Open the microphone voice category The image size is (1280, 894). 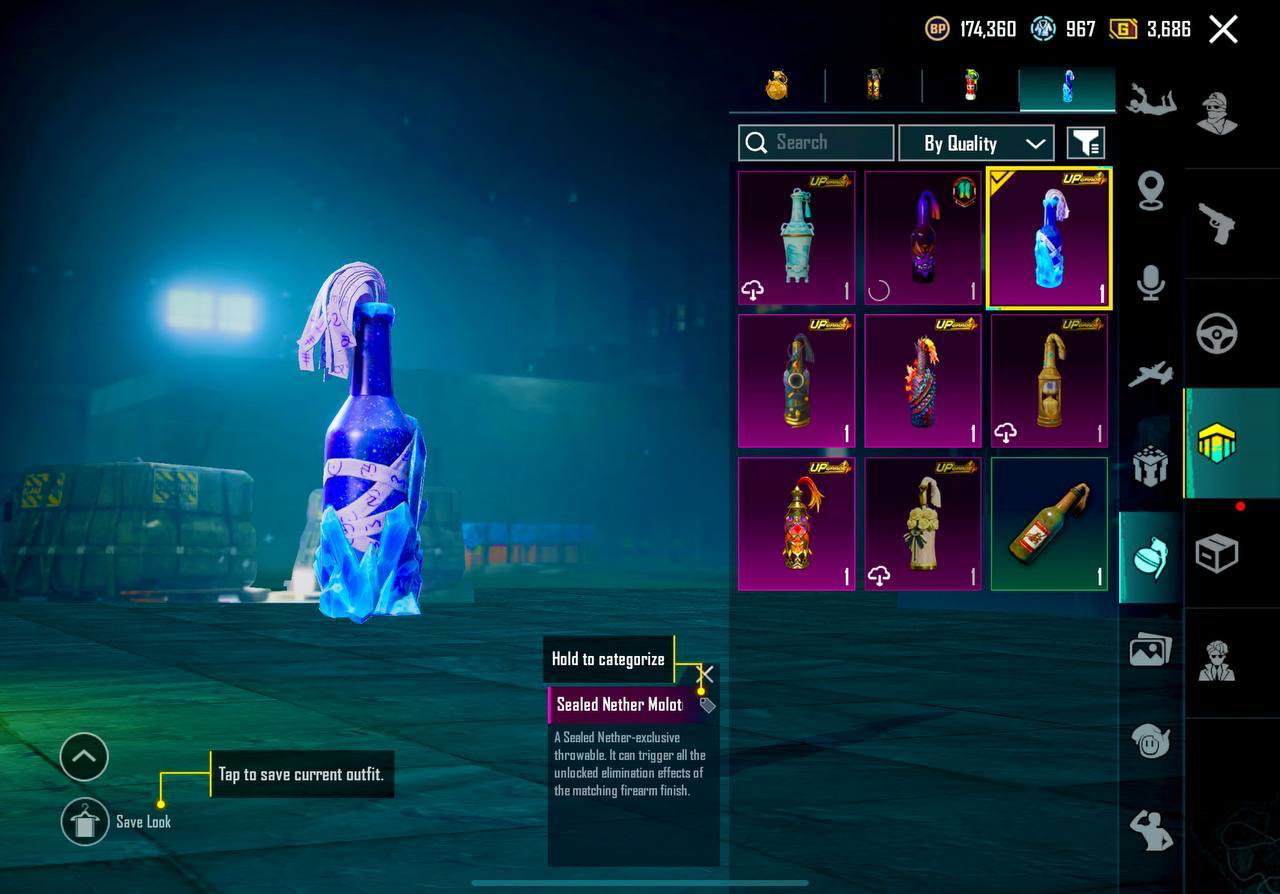1150,284
